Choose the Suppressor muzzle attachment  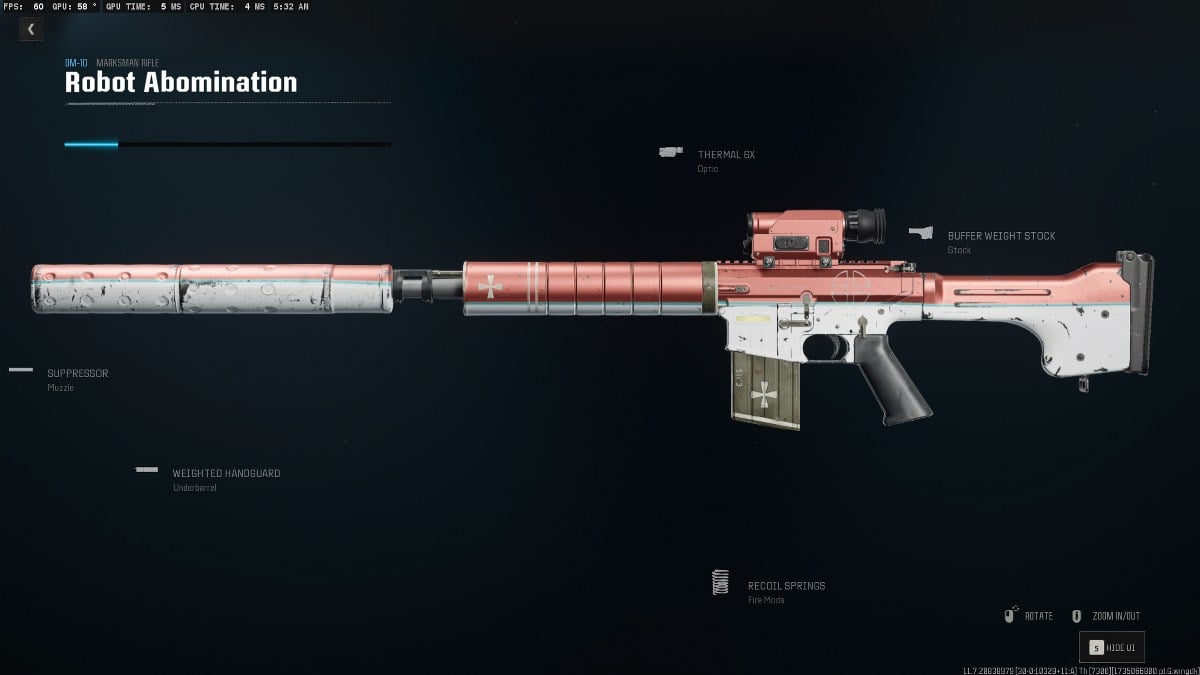tap(77, 374)
